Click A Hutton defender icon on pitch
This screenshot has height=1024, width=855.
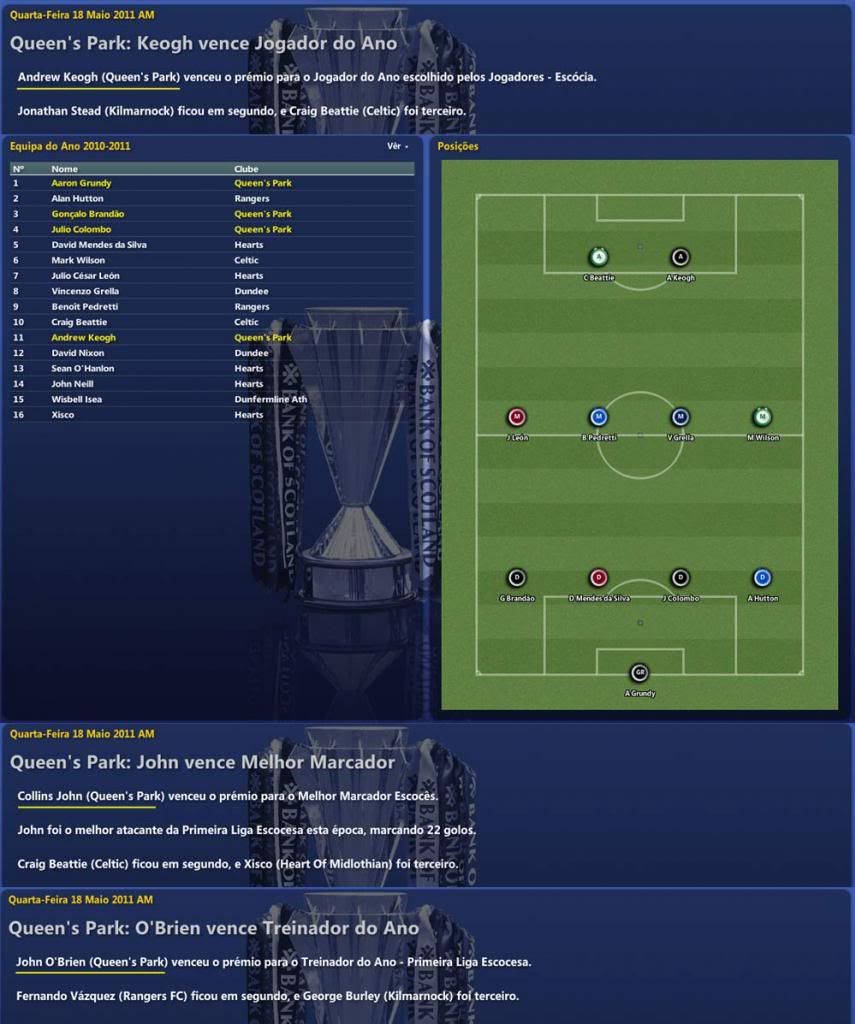click(x=762, y=577)
